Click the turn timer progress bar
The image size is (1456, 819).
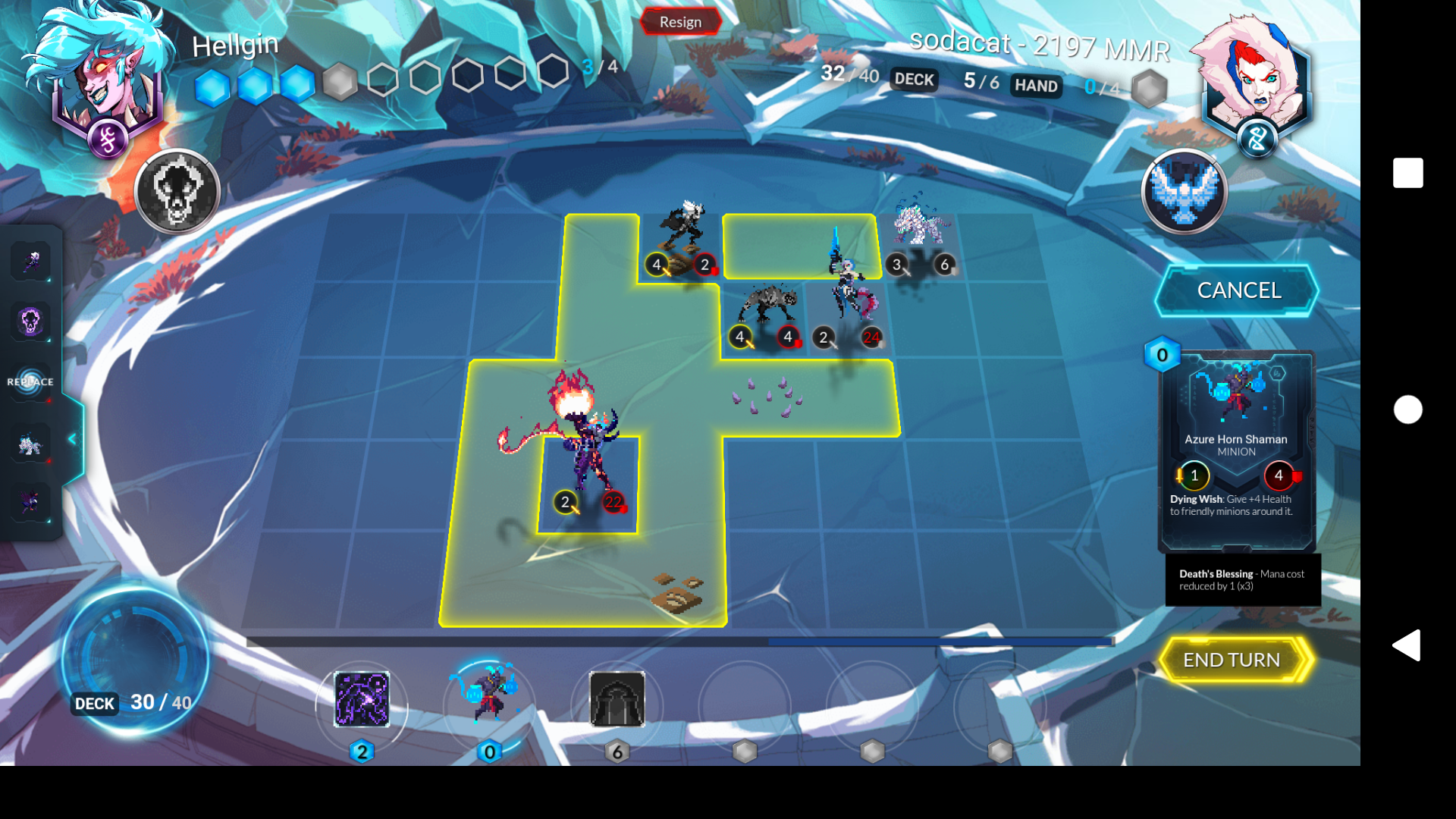(x=682, y=641)
